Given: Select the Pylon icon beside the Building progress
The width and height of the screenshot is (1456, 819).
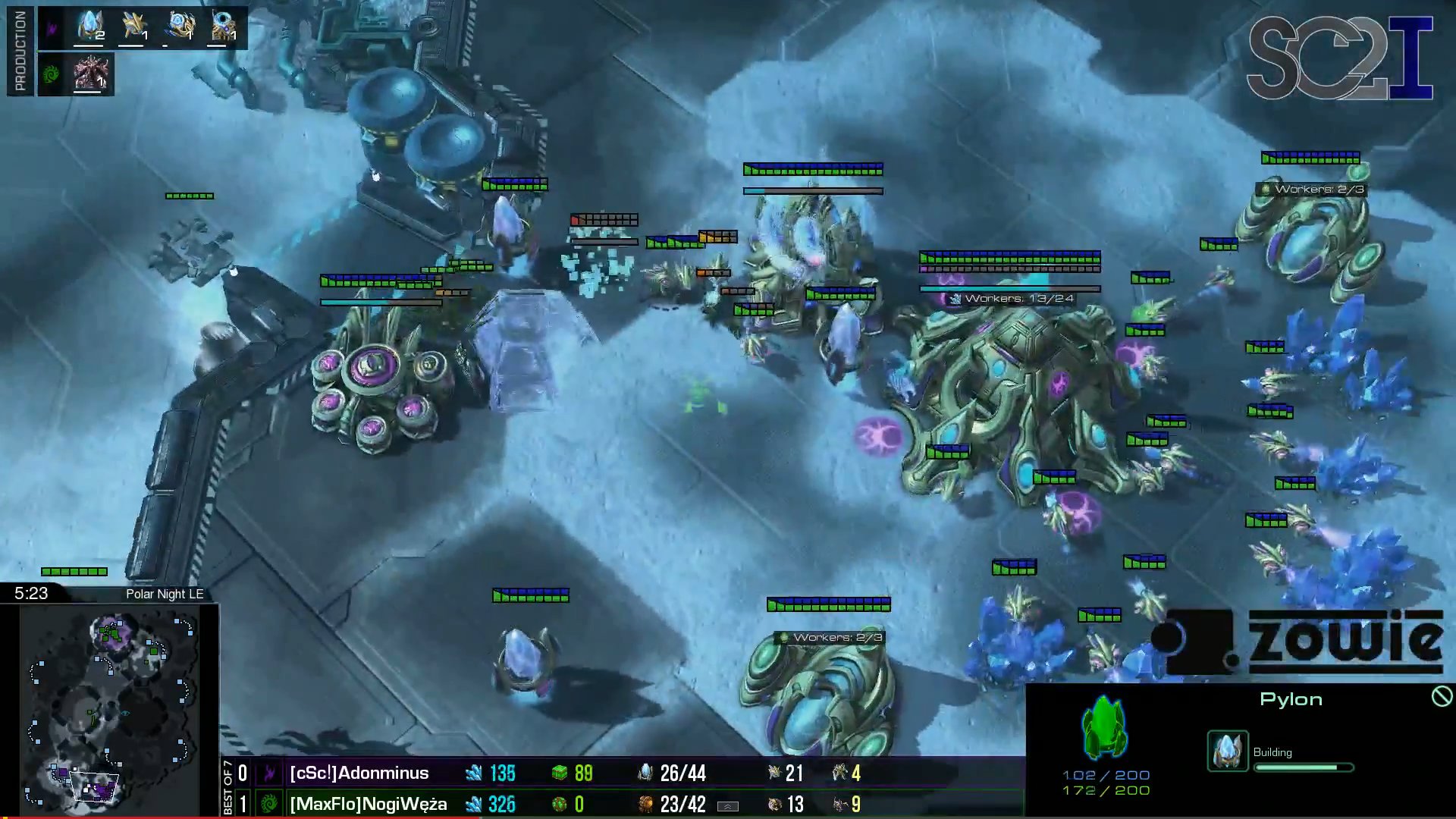Looking at the screenshot, I should (1227, 751).
